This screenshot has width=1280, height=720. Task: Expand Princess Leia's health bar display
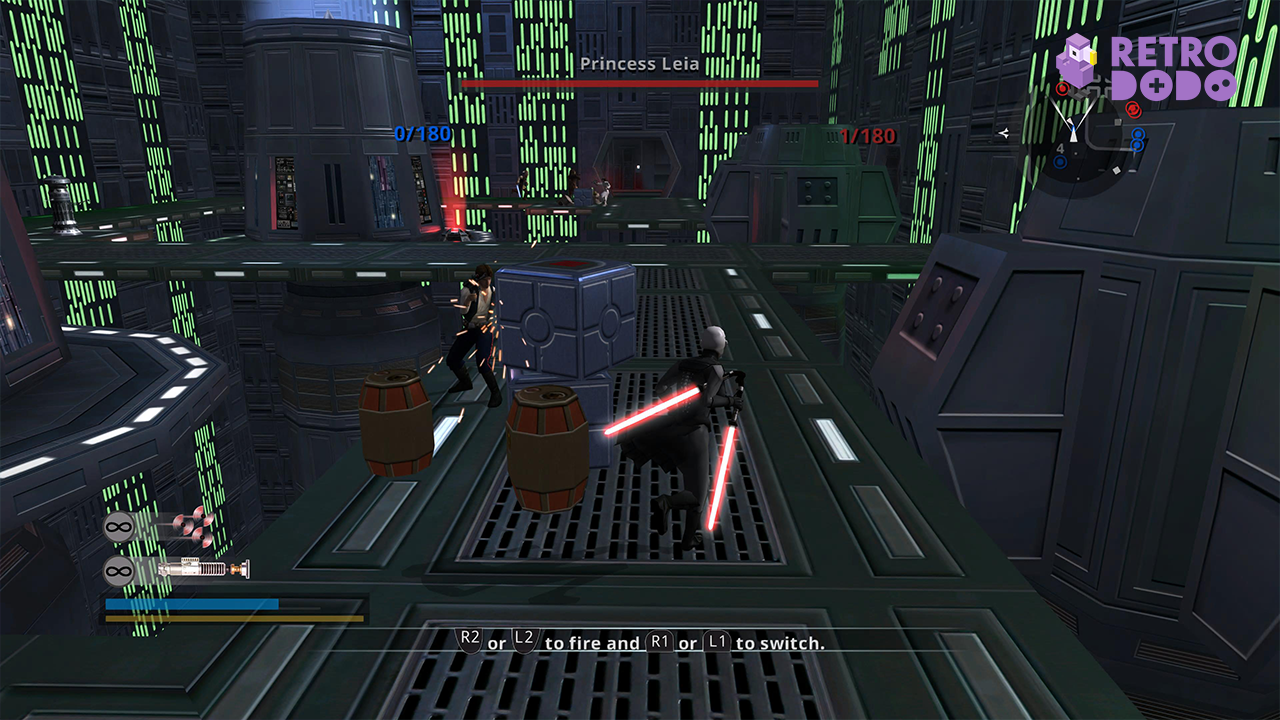pyautogui.click(x=638, y=85)
